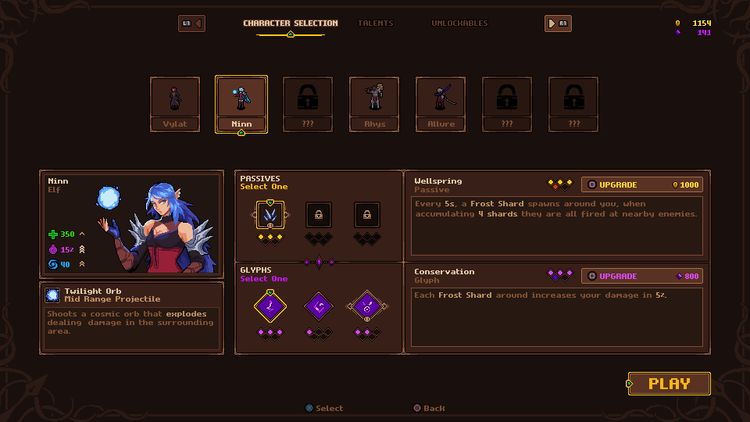750x422 pixels.
Task: Choose the Allure character tile
Action: (441, 103)
